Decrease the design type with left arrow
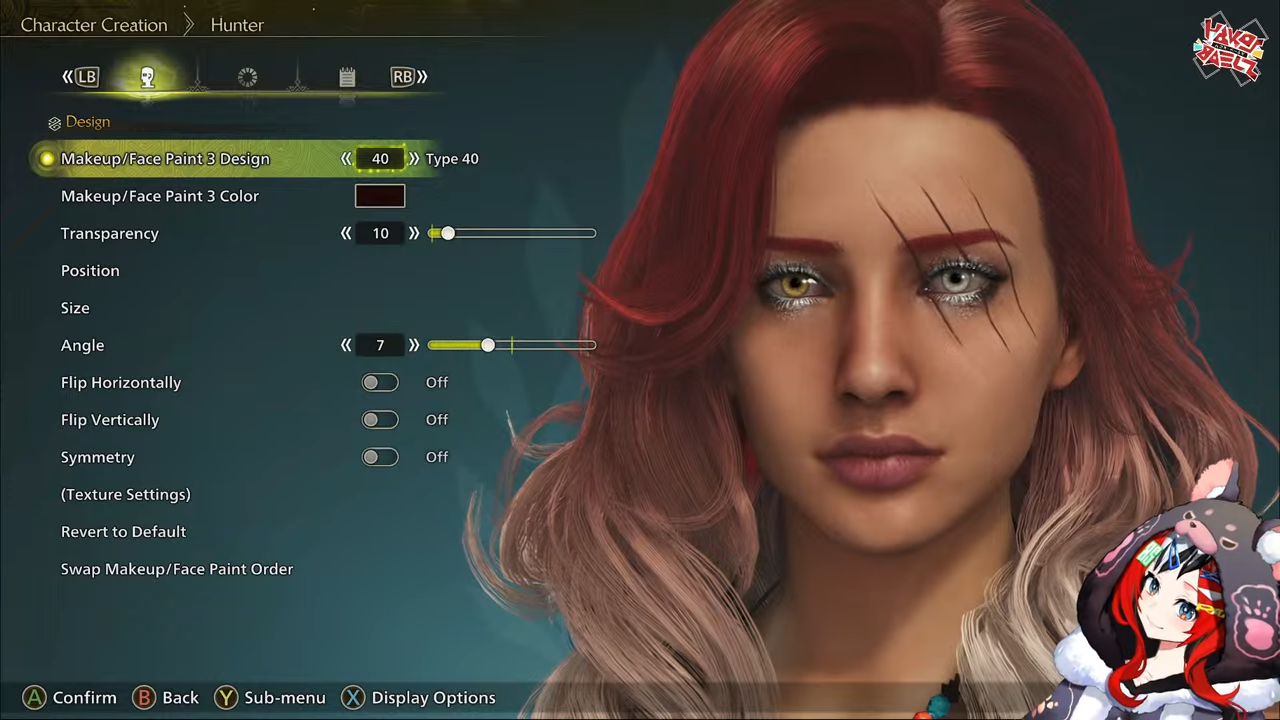This screenshot has width=1280, height=720. 346,159
